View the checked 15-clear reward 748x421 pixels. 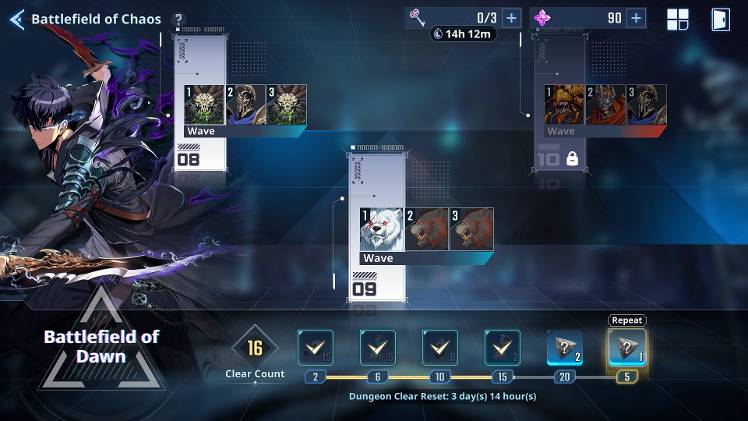(502, 348)
